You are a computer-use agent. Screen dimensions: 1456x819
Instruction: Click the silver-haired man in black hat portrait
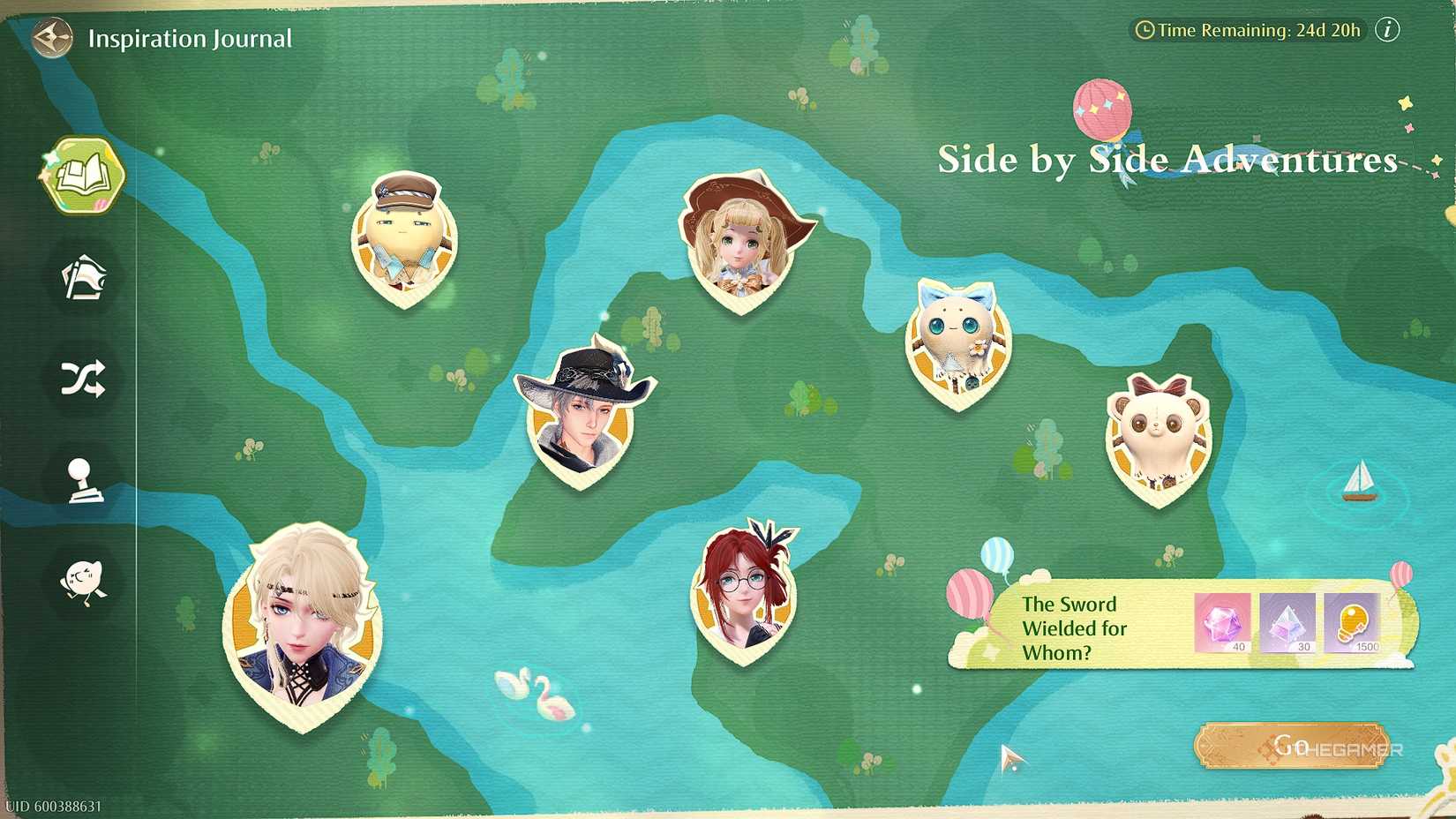[x=582, y=415]
